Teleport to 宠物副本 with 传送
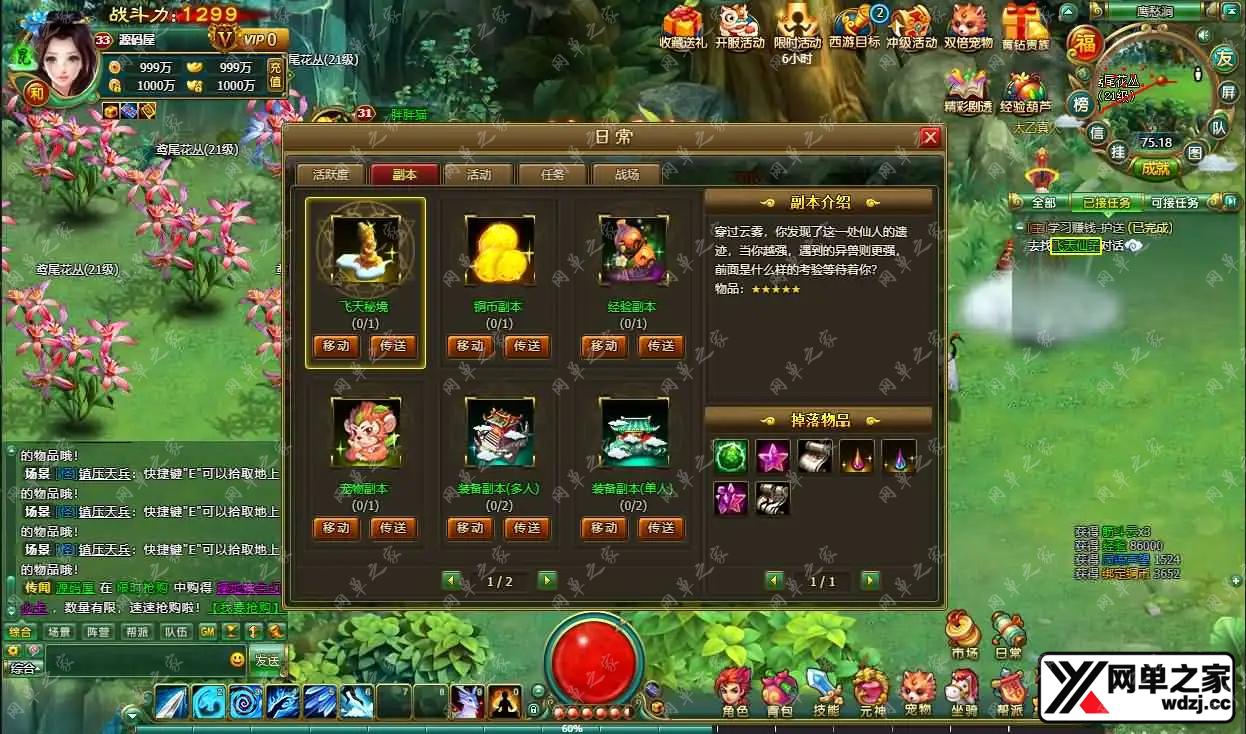 (393, 528)
